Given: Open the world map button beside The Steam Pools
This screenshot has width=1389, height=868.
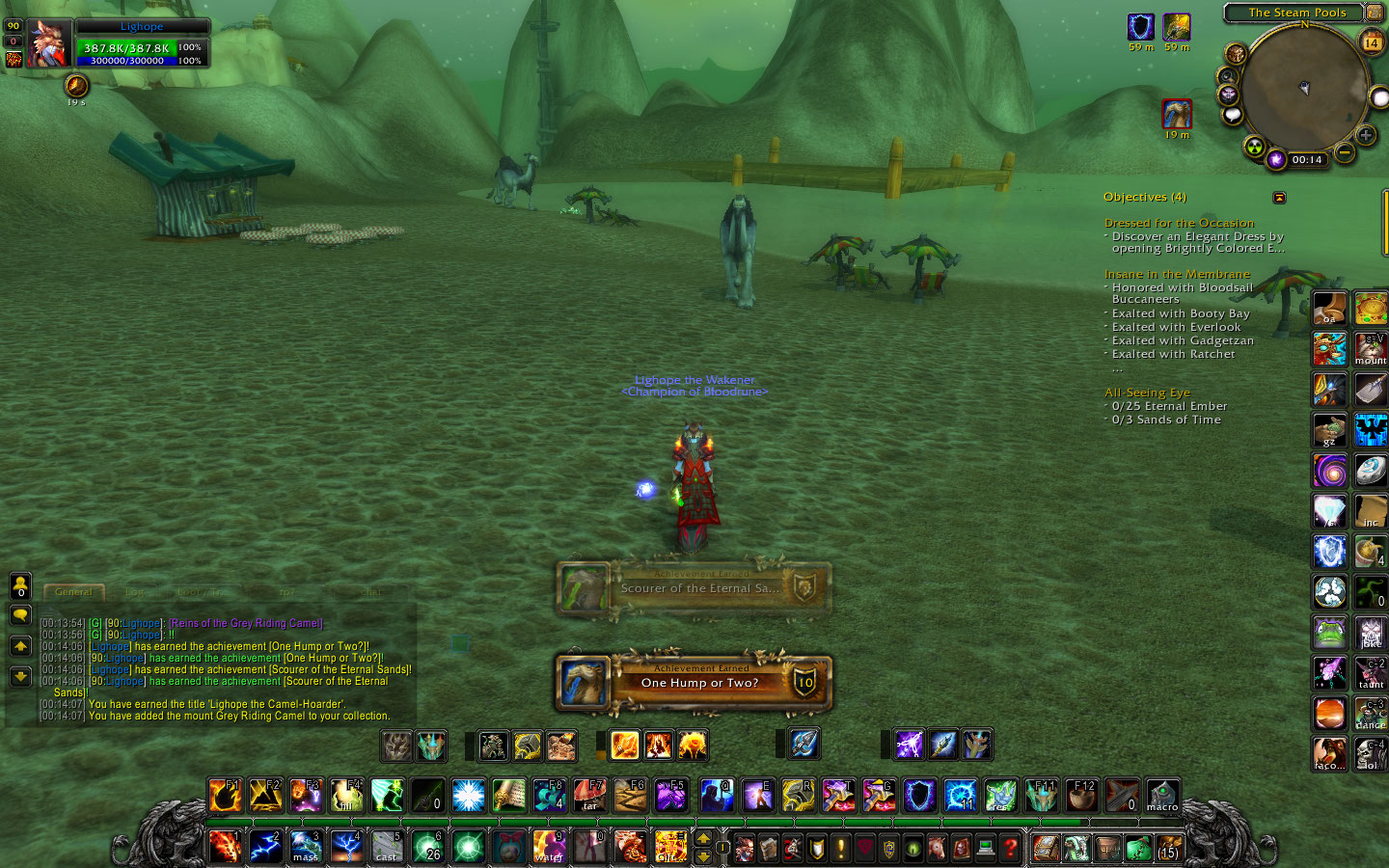Looking at the screenshot, I should 1375,13.
